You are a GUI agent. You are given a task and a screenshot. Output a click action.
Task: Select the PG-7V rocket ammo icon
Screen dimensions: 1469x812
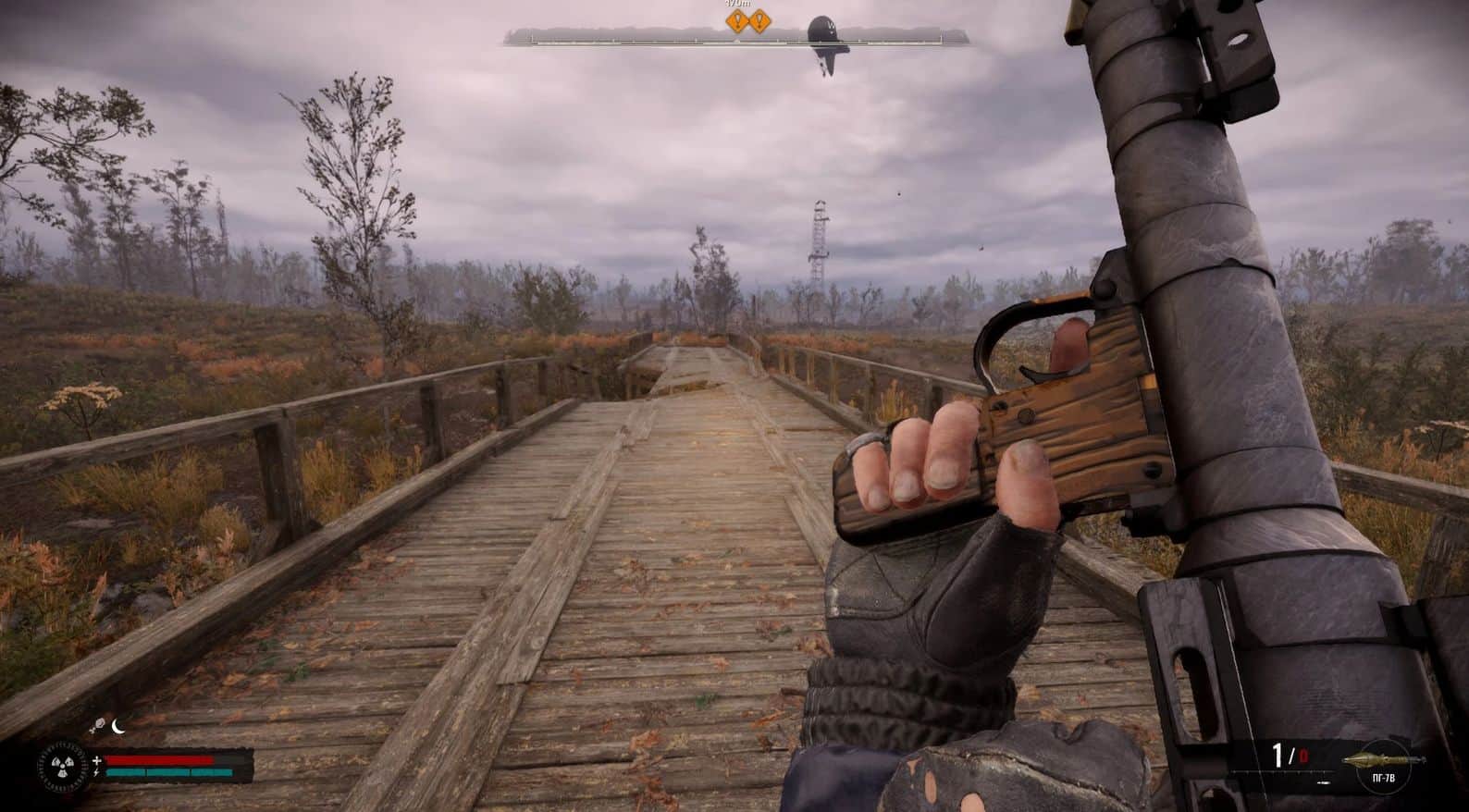pyautogui.click(x=1376, y=759)
